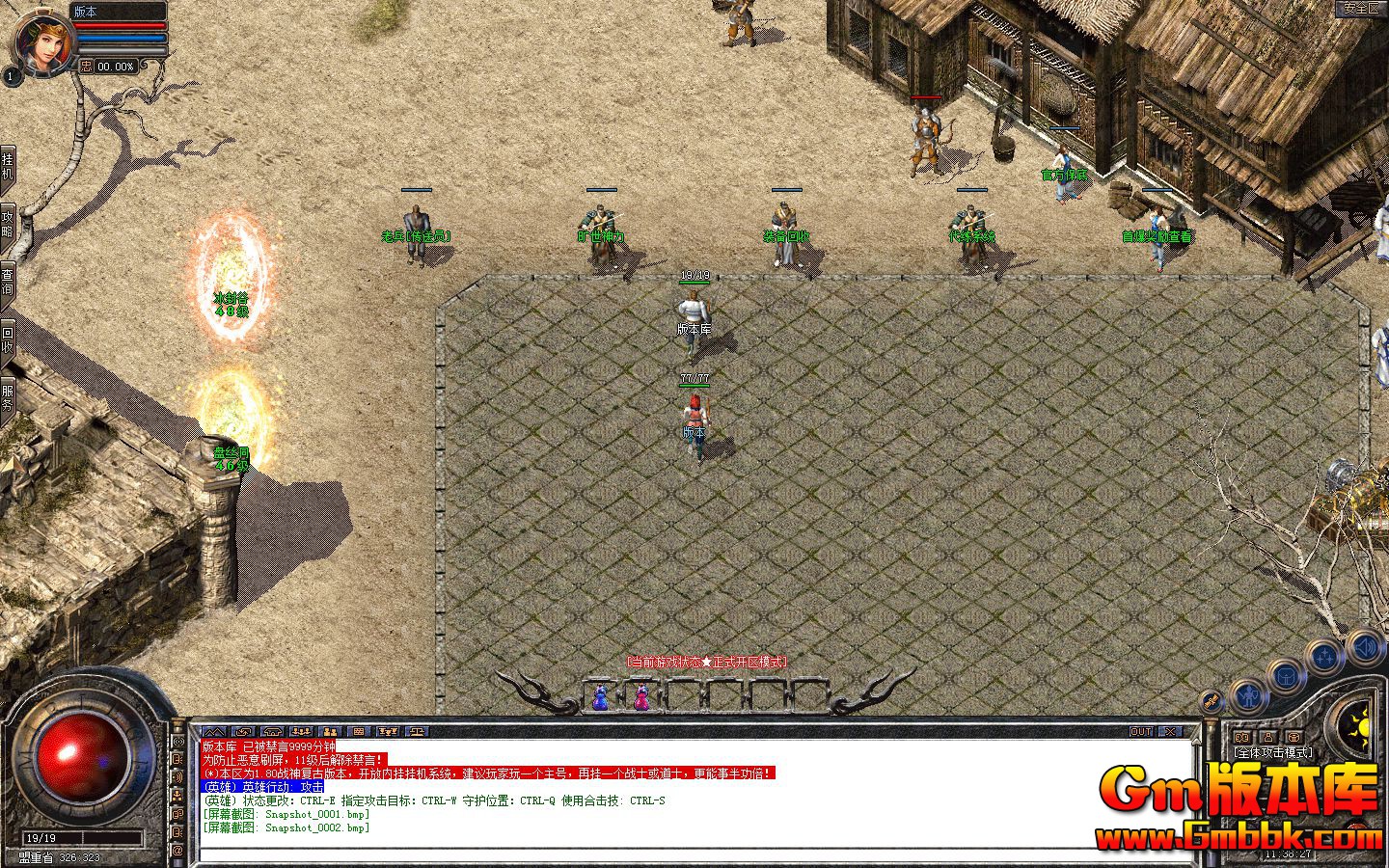
Task: Toggle the horn sound icon beside the chat panel
Action: 178,776
